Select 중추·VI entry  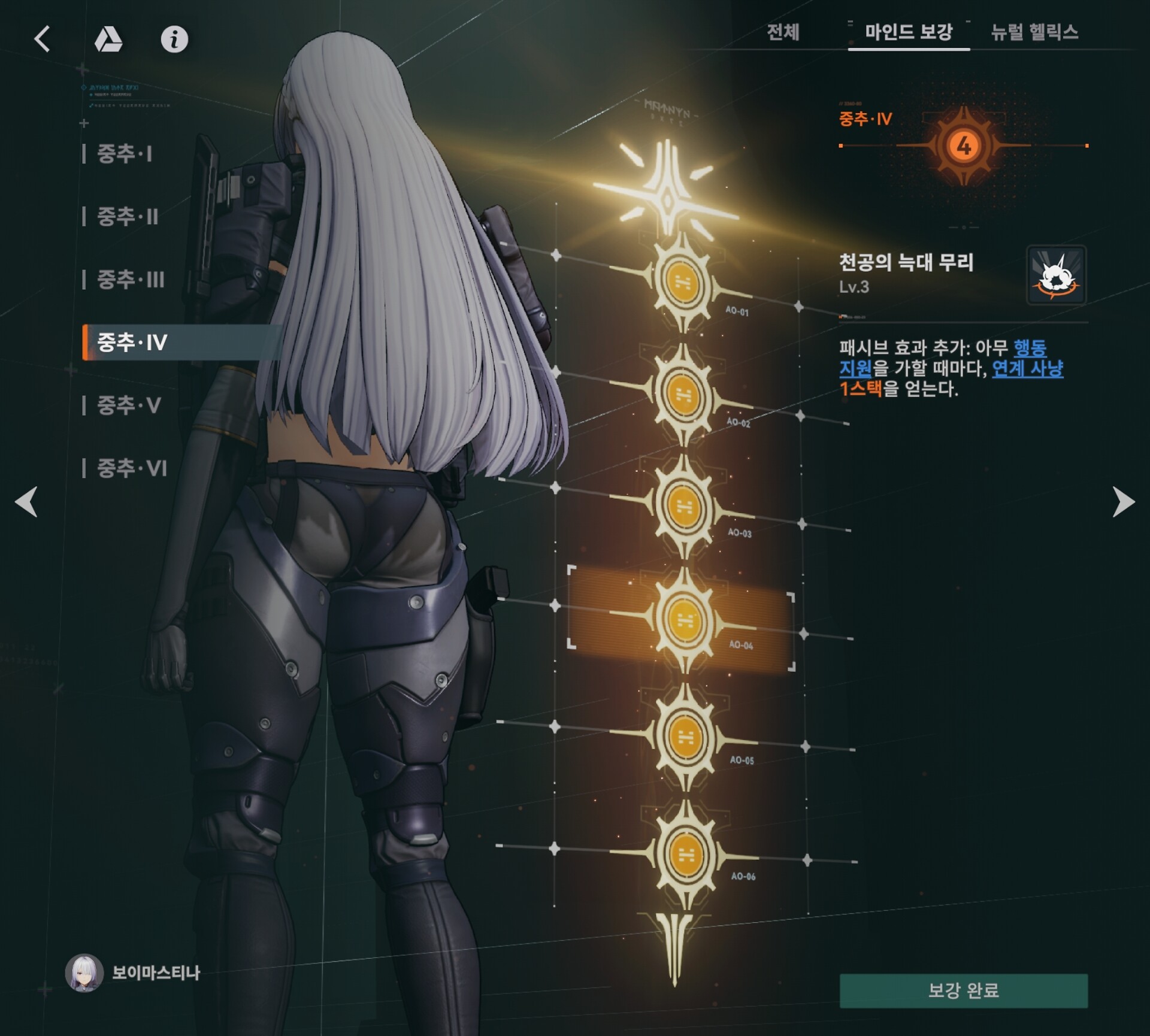pyautogui.click(x=132, y=468)
